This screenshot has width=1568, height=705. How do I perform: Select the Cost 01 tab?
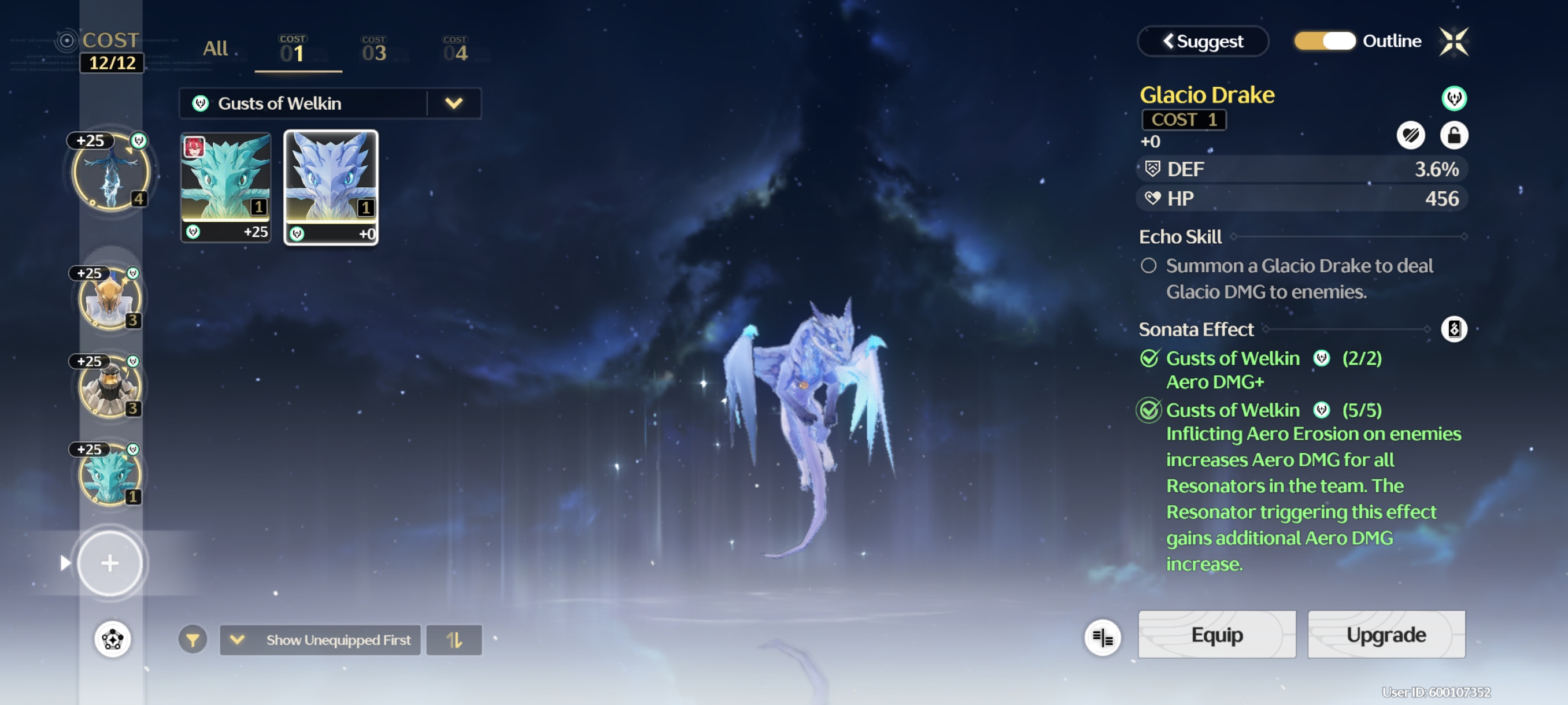pyautogui.click(x=293, y=50)
